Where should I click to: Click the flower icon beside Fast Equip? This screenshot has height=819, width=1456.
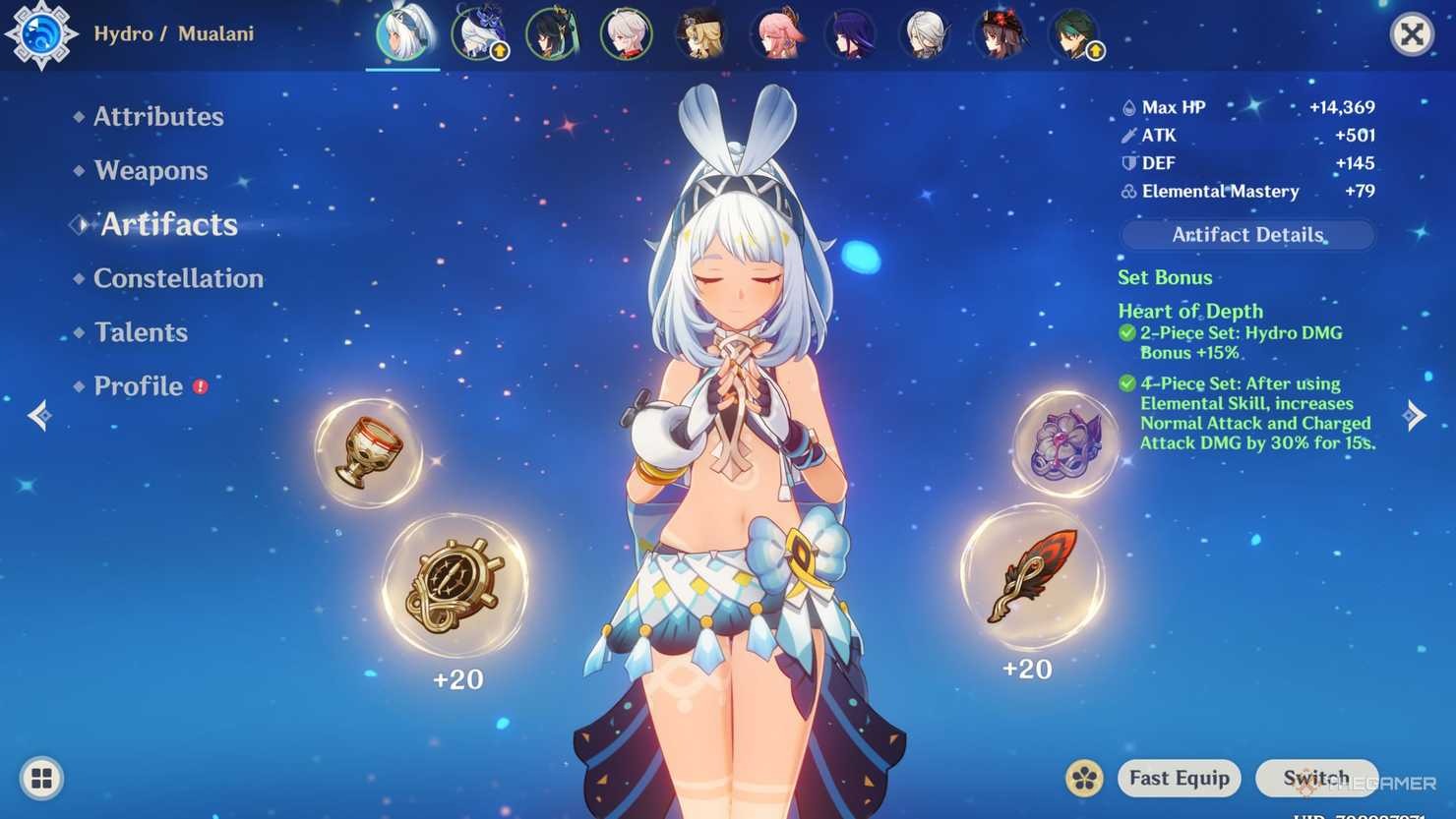tap(1084, 779)
